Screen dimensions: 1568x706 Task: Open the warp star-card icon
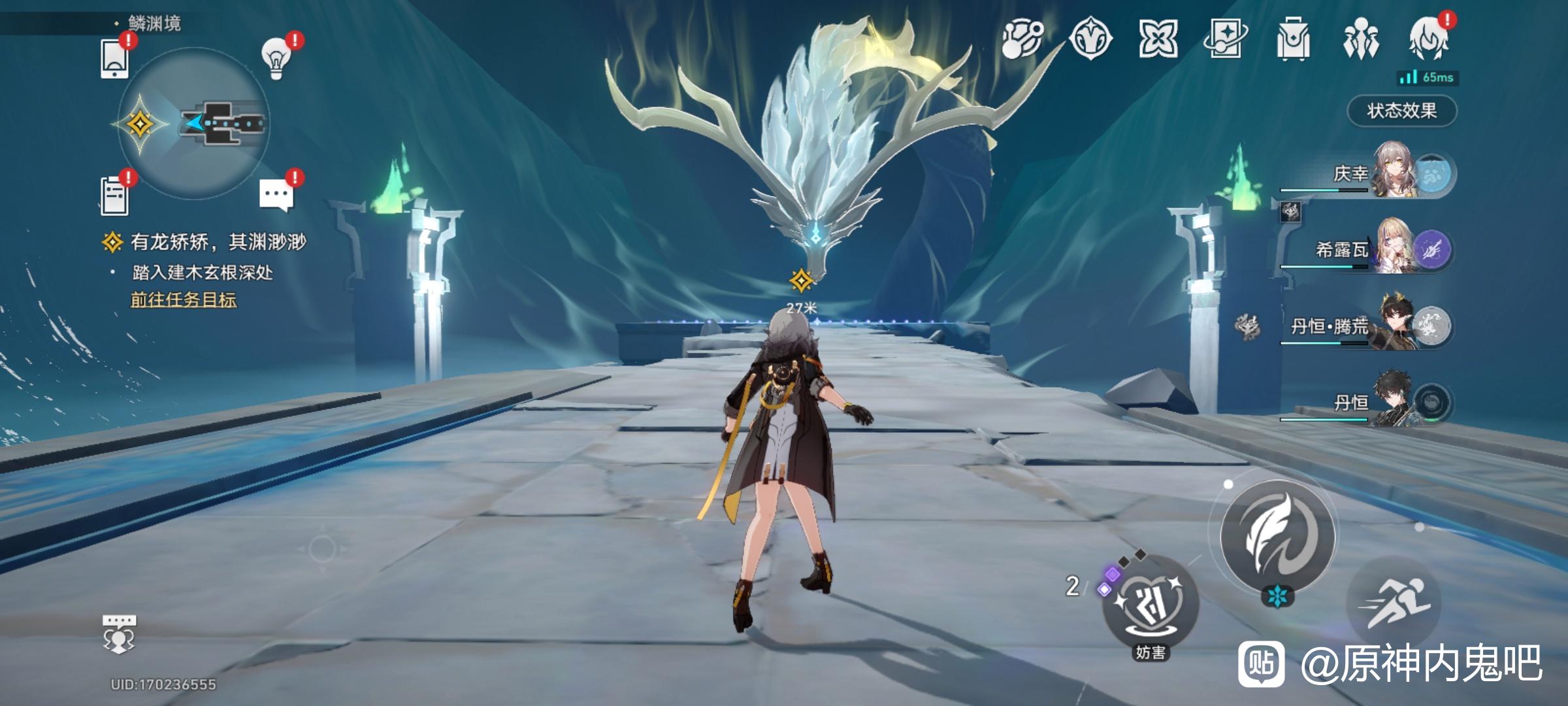click(x=1225, y=39)
